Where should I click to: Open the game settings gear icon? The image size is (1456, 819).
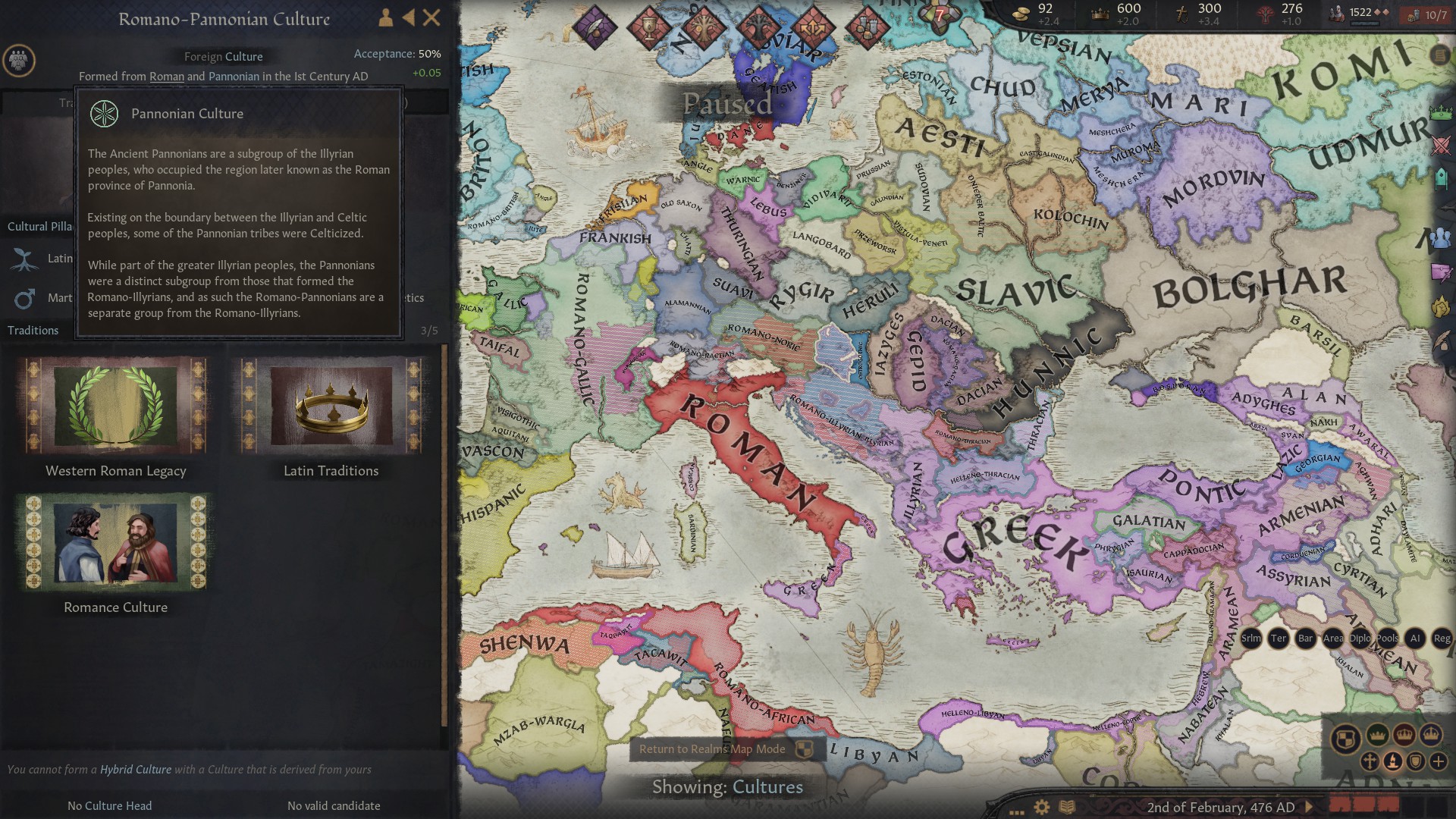click(1041, 807)
